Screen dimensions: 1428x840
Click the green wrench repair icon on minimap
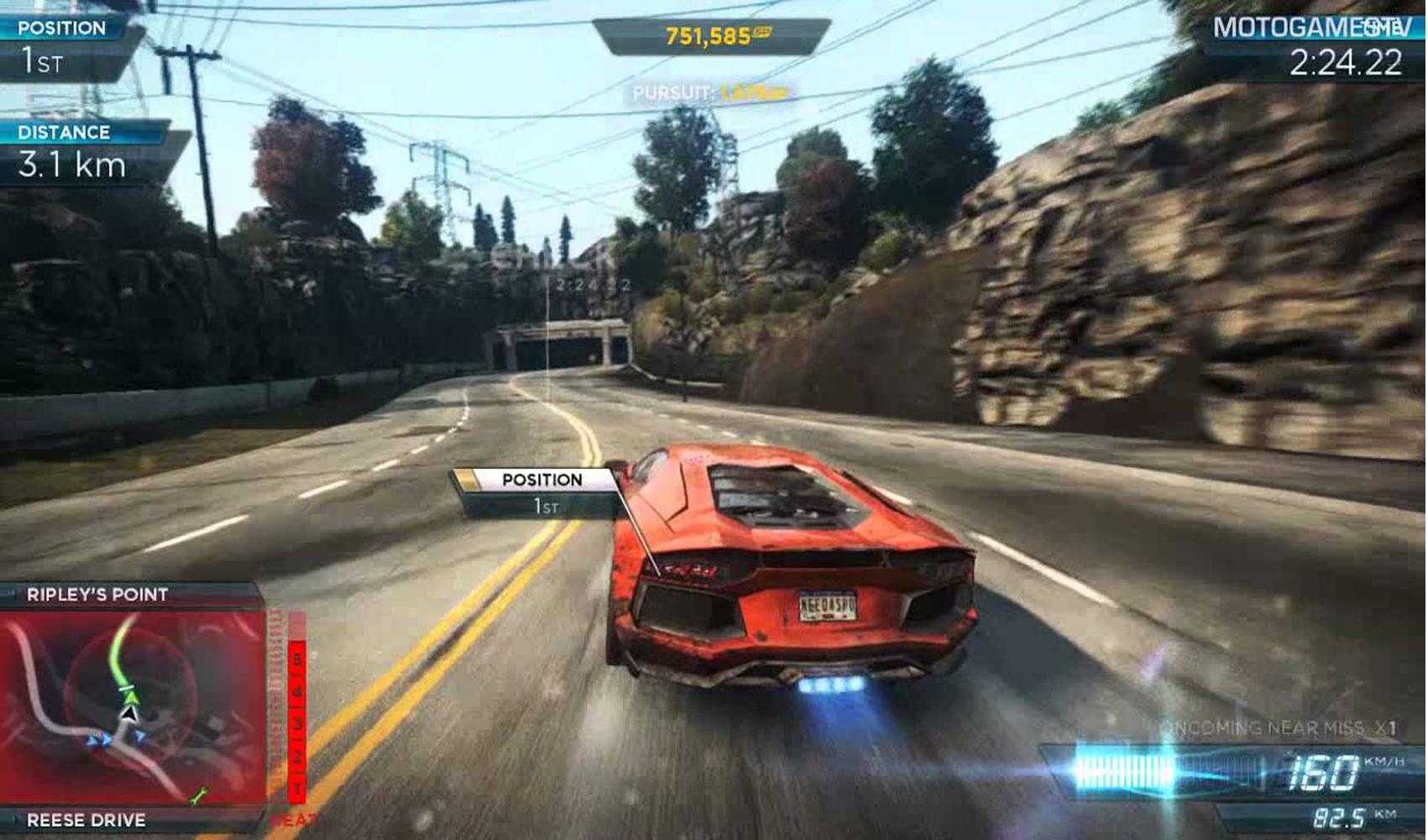(x=199, y=795)
